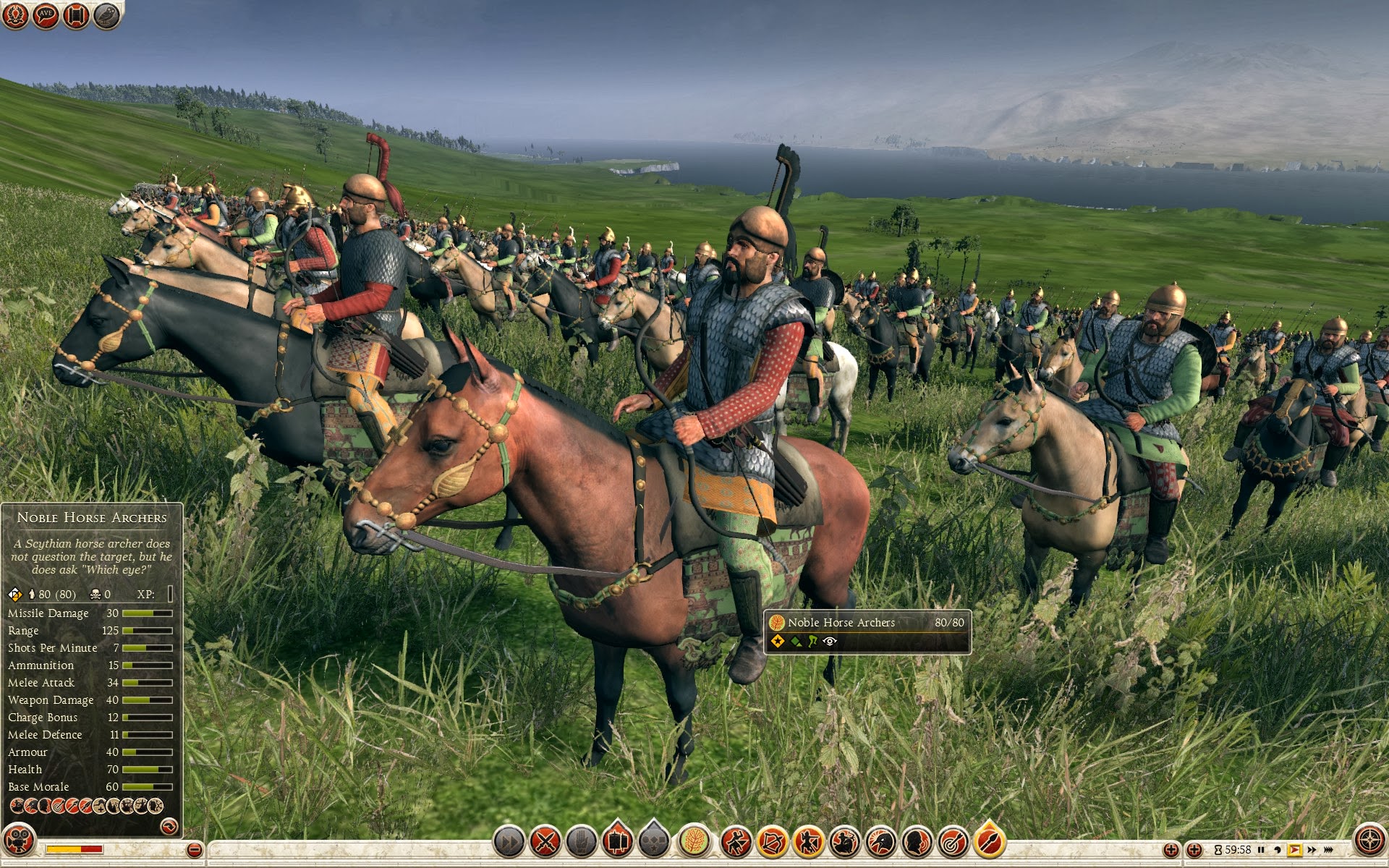This screenshot has width=1389, height=868.
Task: Open the AVE chat bubble button
Action: [45, 15]
